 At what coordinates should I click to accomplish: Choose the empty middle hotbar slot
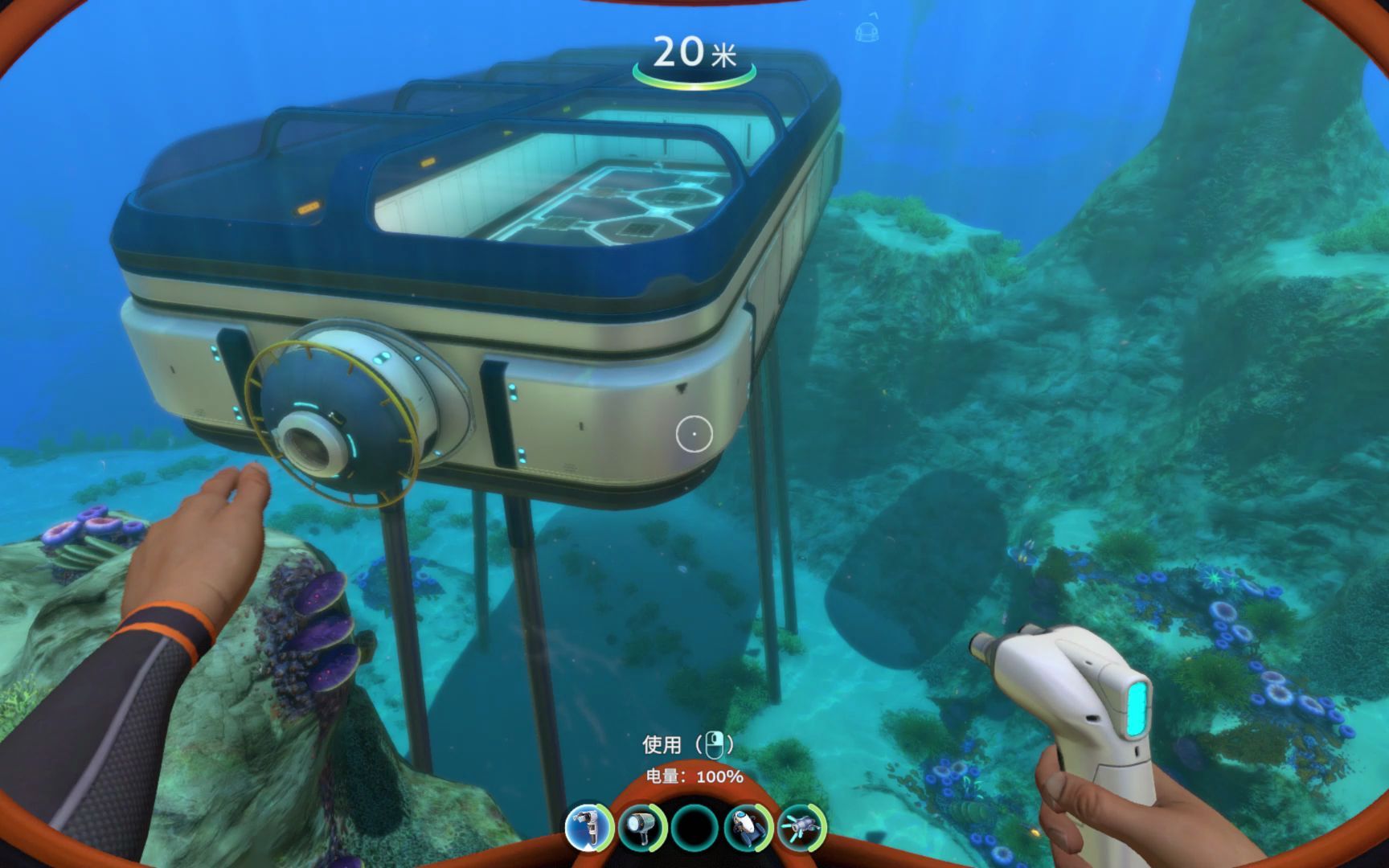click(694, 828)
